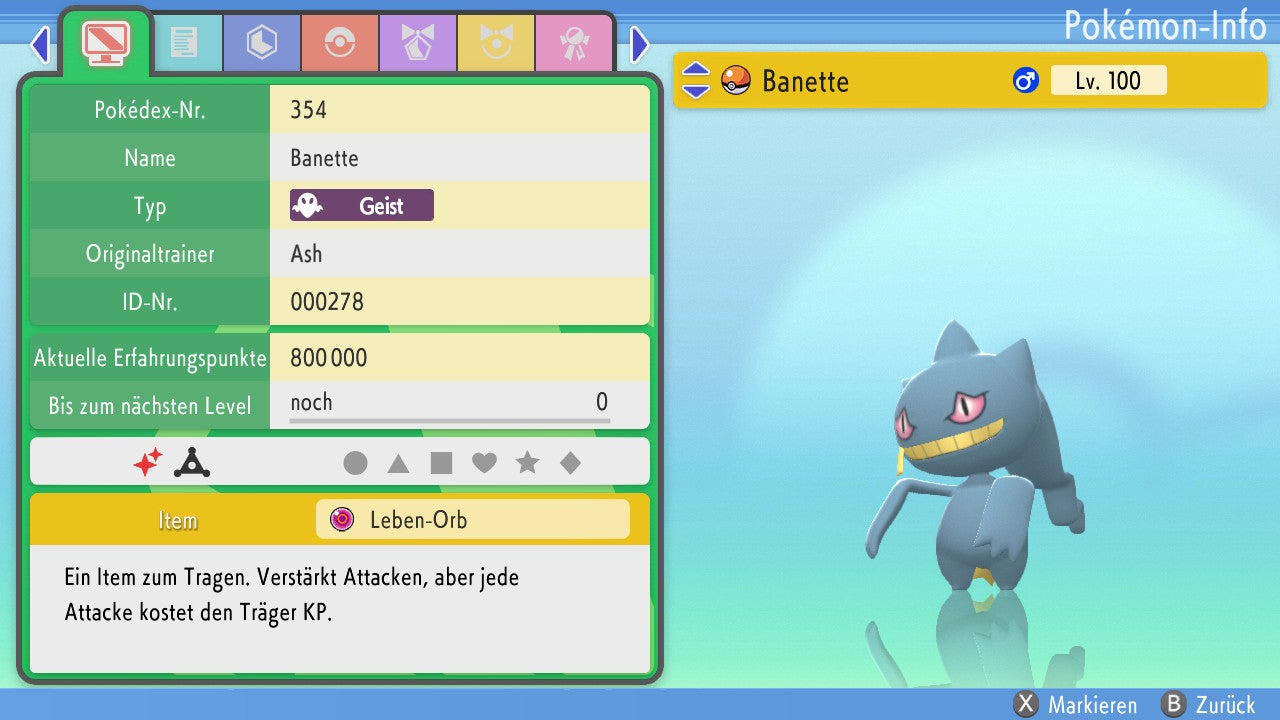
Task: Toggle the star marking
Action: pyautogui.click(x=527, y=463)
